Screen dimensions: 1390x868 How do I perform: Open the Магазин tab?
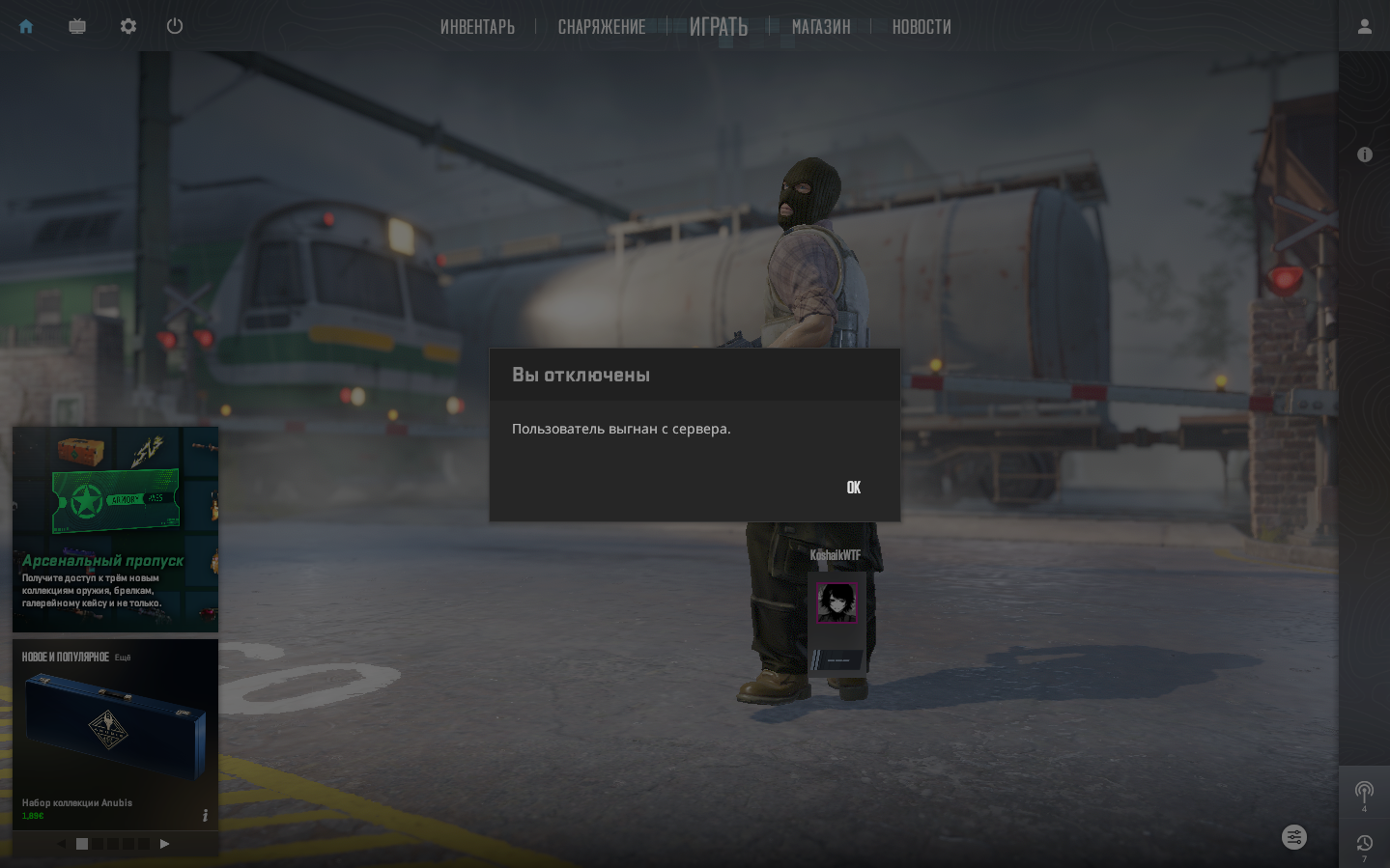click(x=821, y=27)
